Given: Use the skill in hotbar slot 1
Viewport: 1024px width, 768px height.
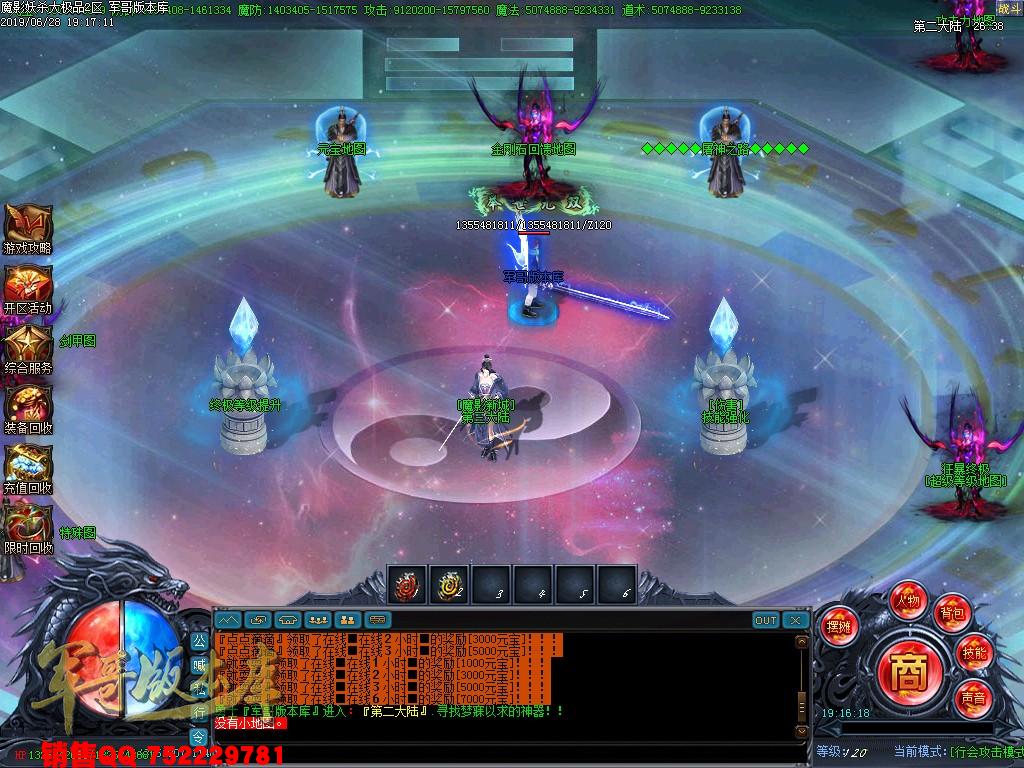Looking at the screenshot, I should pyautogui.click(x=407, y=585).
